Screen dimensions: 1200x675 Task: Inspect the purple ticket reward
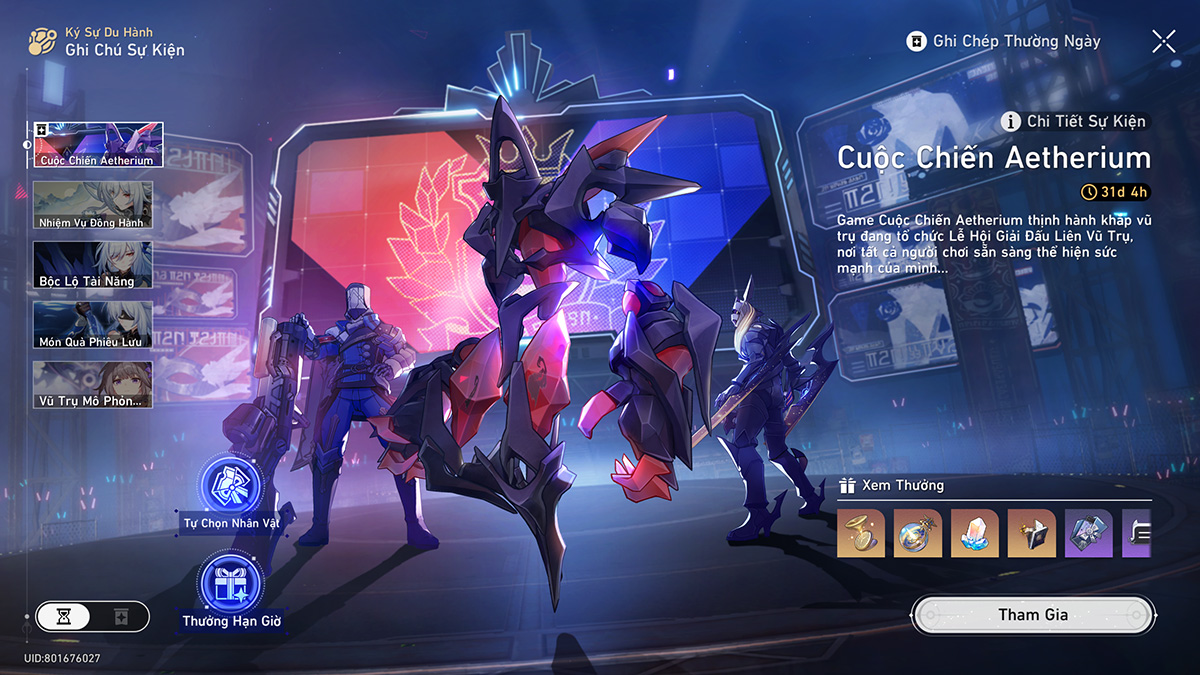[x=1089, y=533]
